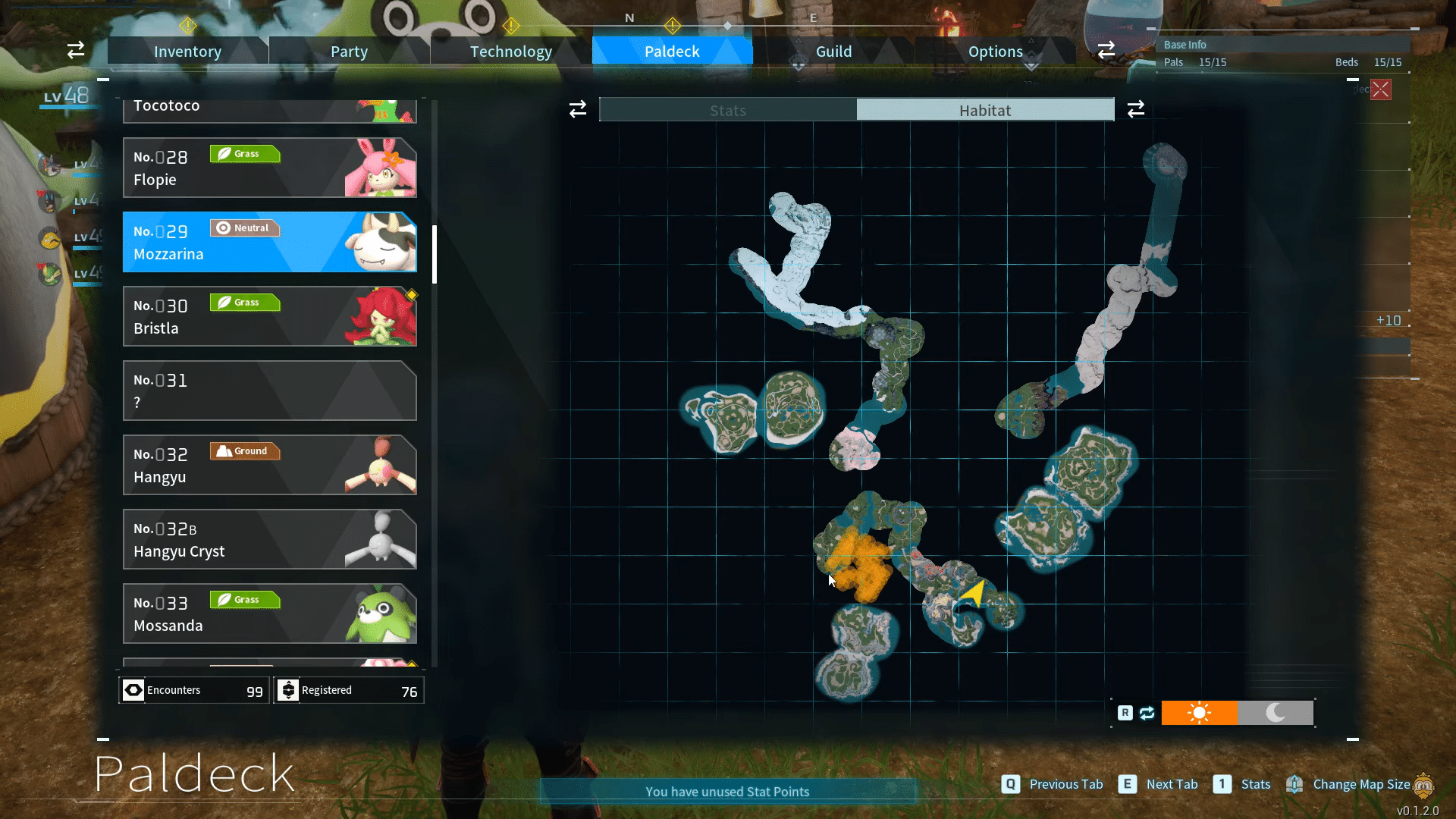
Task: Select the Hangyu entry
Action: [269, 465]
